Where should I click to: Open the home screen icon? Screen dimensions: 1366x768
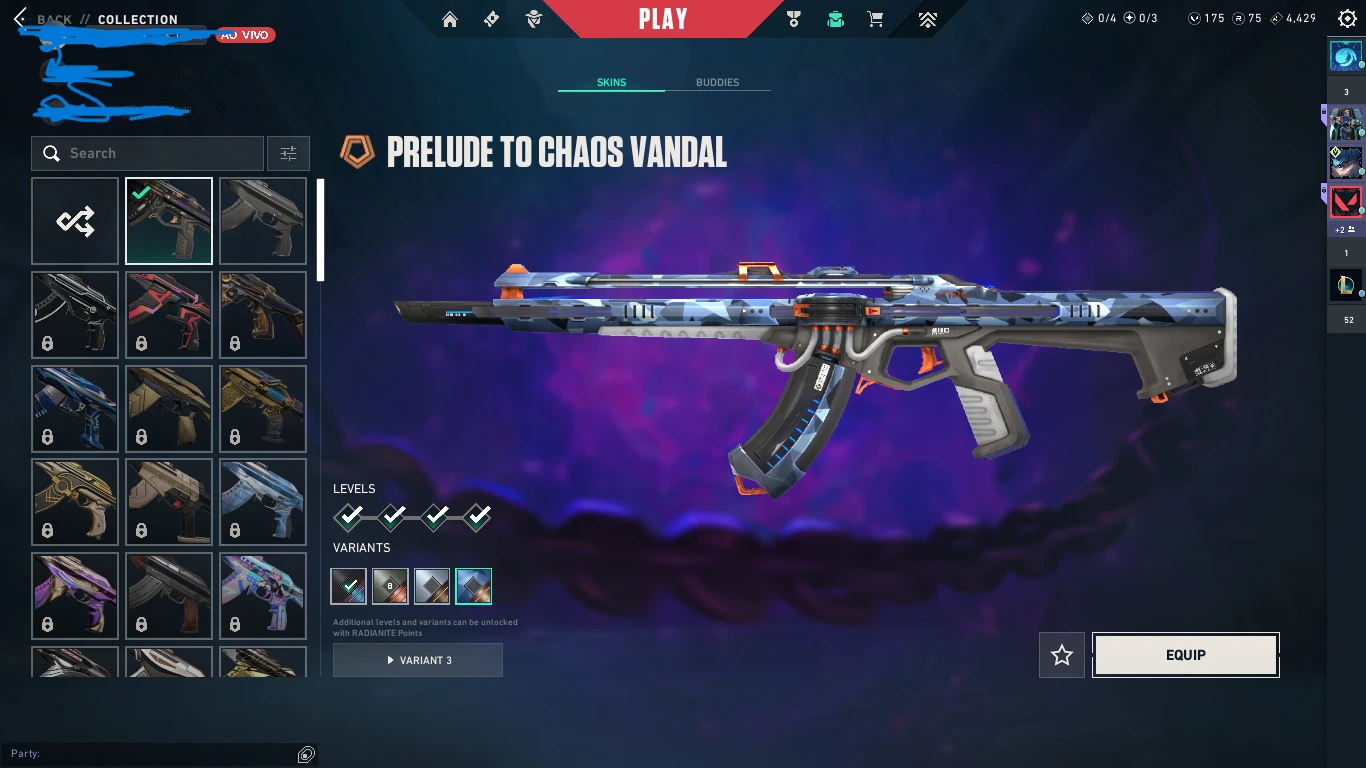pyautogui.click(x=450, y=19)
